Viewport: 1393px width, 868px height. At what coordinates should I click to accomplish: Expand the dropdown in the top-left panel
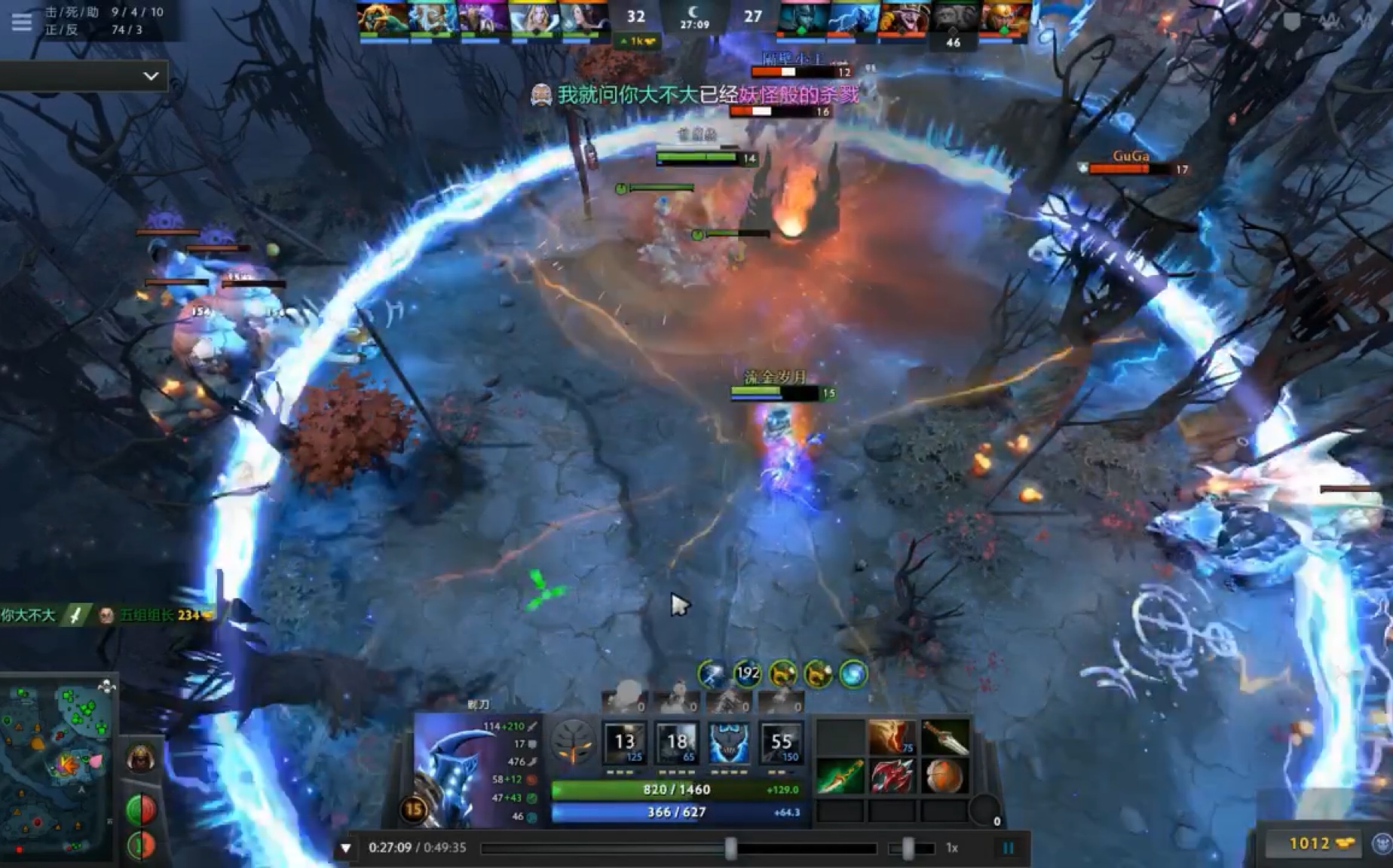point(151,76)
